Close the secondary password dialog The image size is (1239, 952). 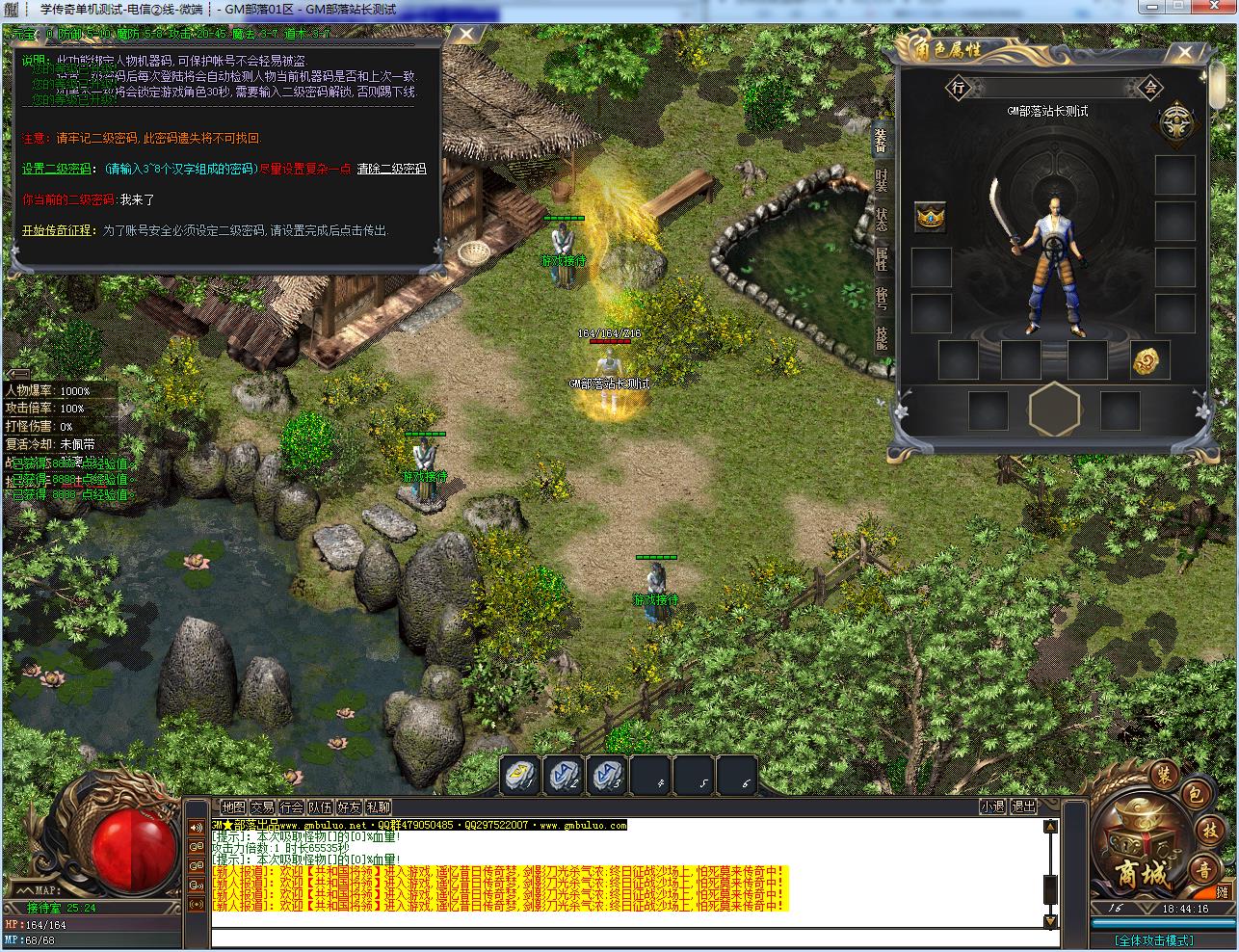pyautogui.click(x=467, y=37)
